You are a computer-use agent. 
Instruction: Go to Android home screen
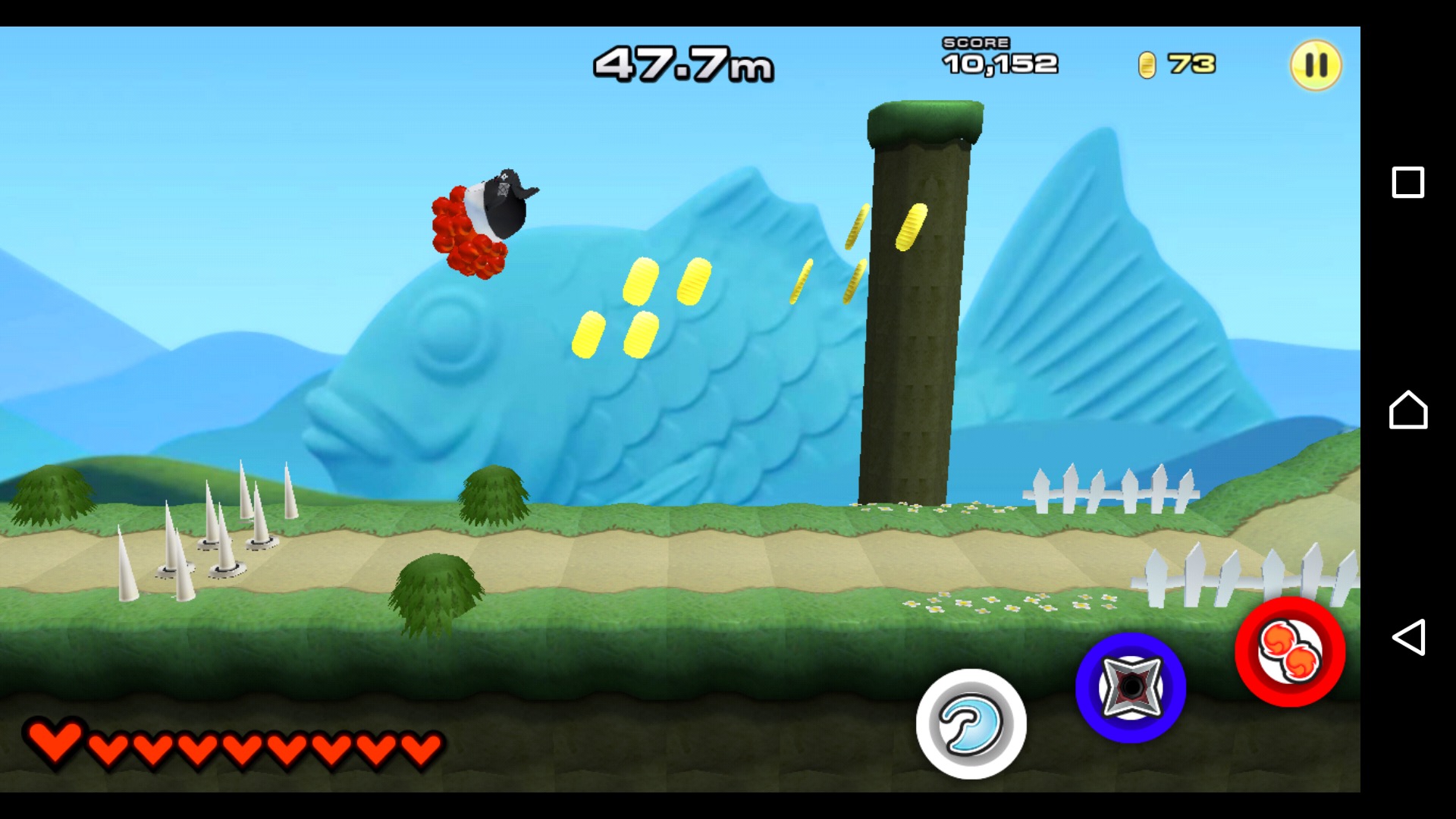click(1407, 410)
